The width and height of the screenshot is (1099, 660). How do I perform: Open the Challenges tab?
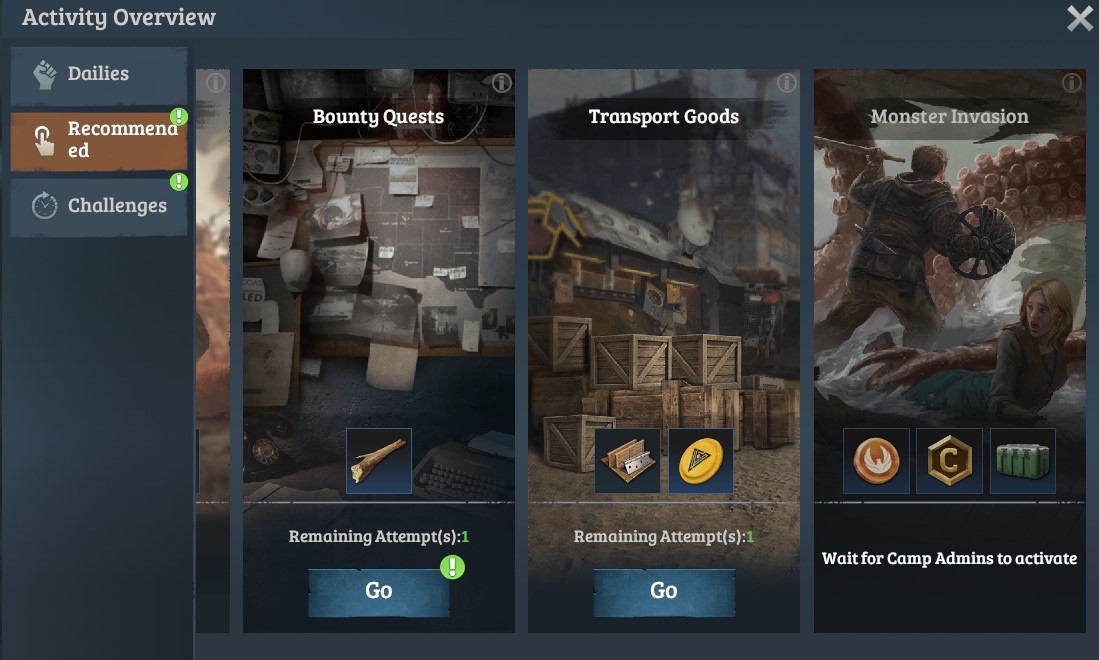pyautogui.click(x=98, y=205)
